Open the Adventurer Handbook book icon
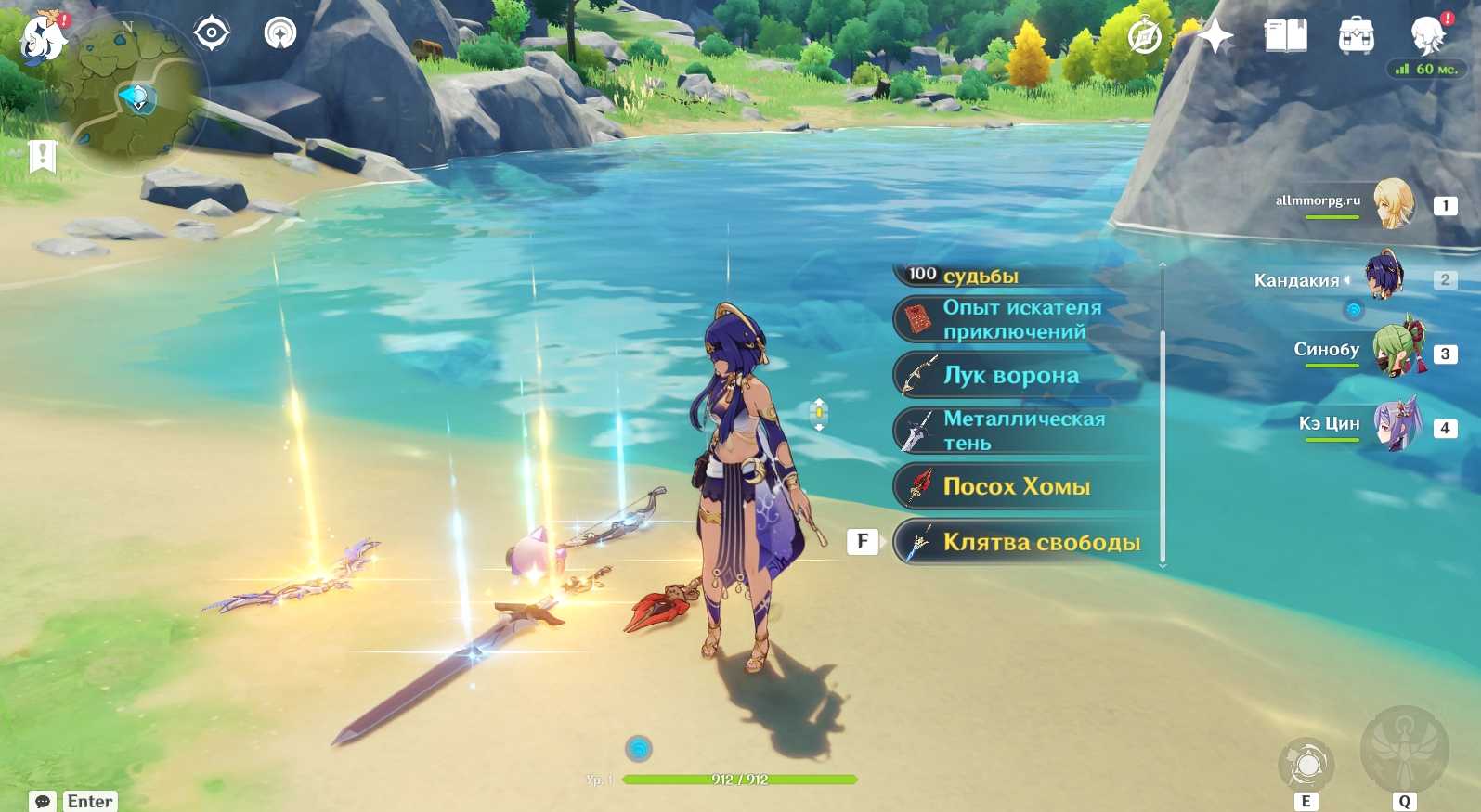 tap(1285, 36)
